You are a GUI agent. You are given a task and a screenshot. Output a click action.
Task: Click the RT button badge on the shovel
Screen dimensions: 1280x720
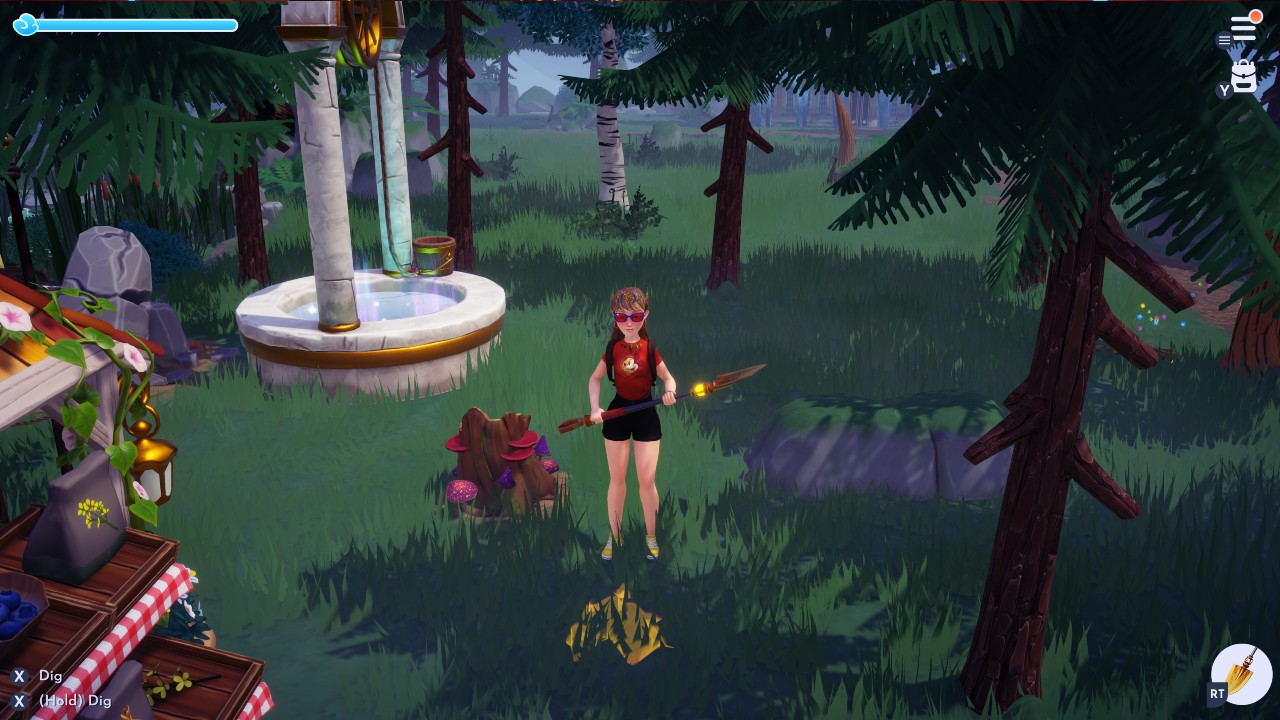click(x=1217, y=693)
